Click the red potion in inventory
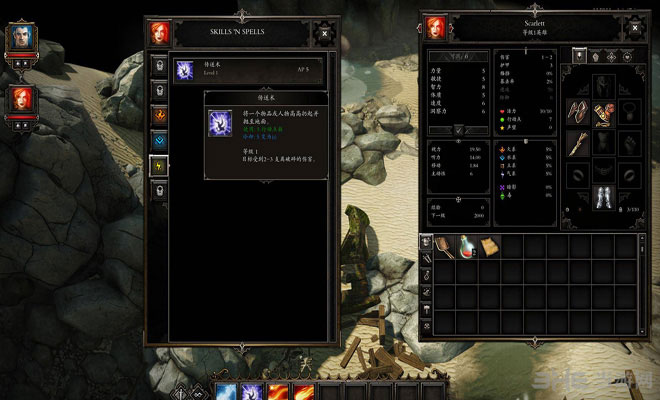Image resolution: width=660 pixels, height=400 pixels. pyautogui.click(x=466, y=246)
